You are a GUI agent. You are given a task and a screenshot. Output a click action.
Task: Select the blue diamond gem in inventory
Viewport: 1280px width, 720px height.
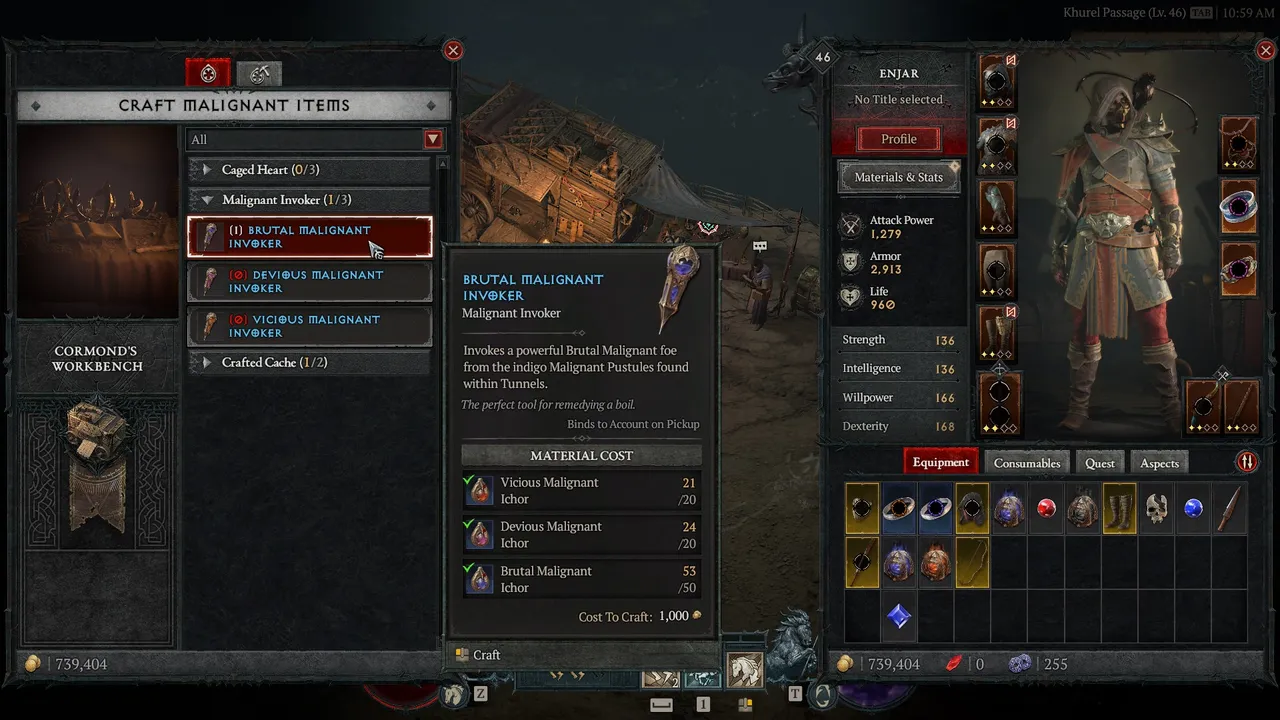(x=899, y=617)
